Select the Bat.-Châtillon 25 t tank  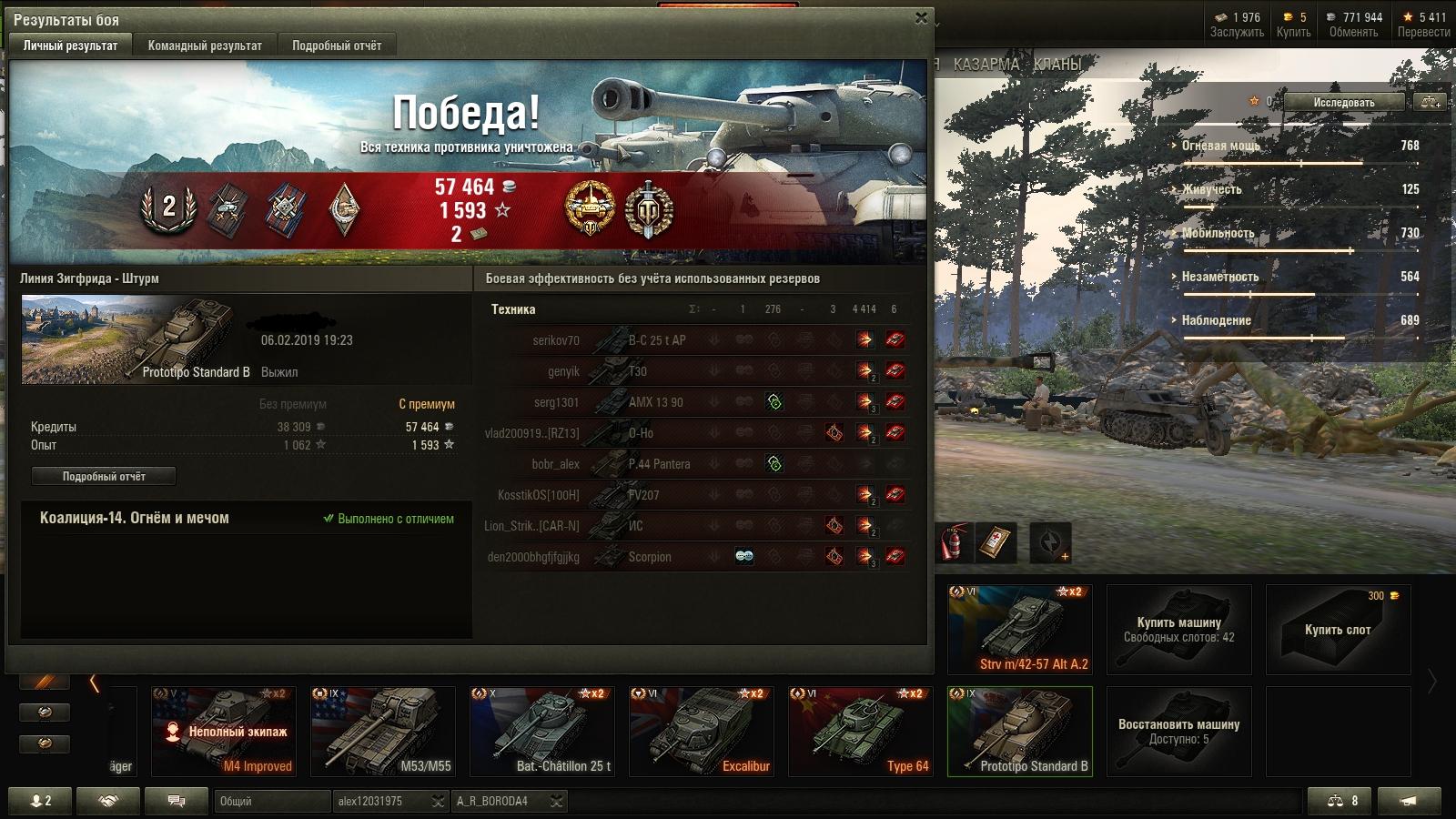[x=541, y=731]
